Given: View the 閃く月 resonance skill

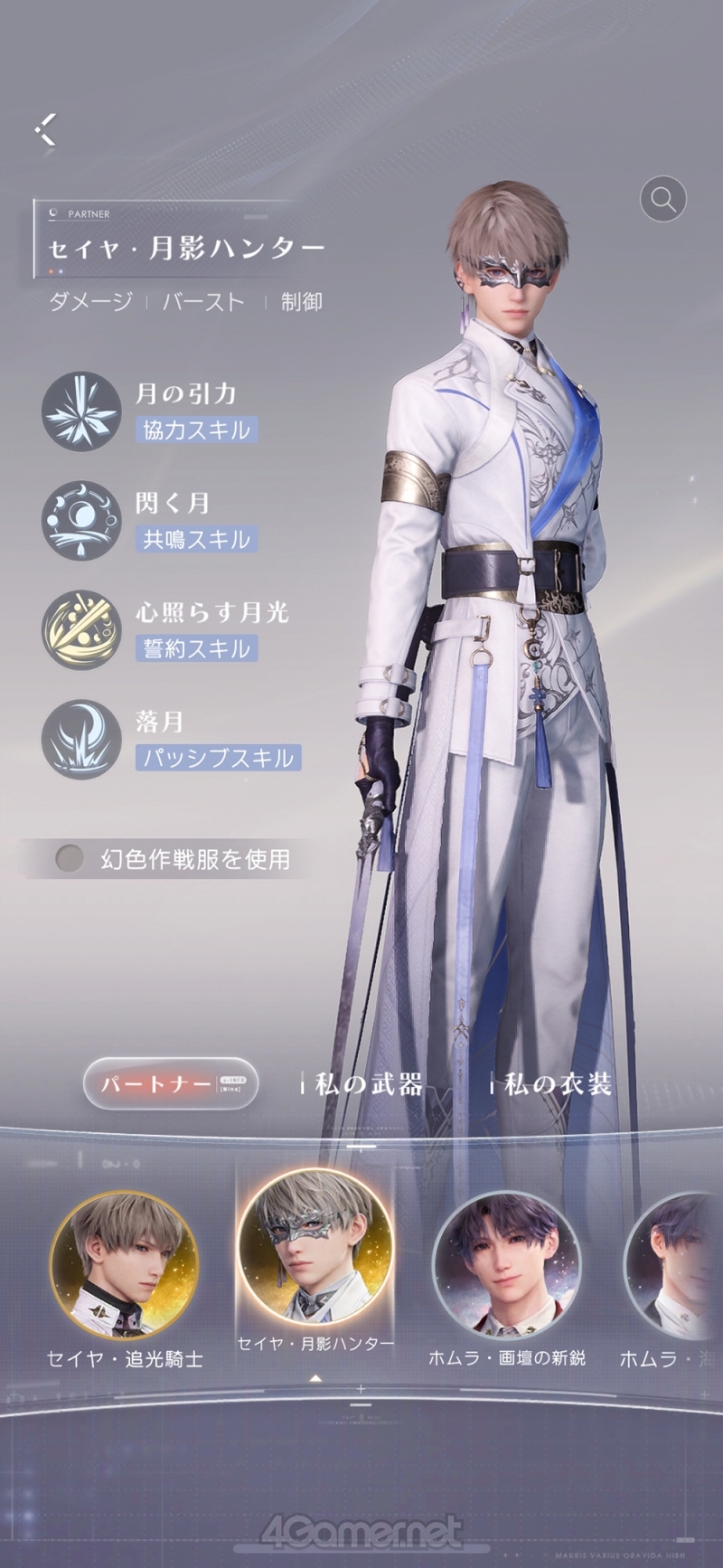Looking at the screenshot, I should 81,521.
